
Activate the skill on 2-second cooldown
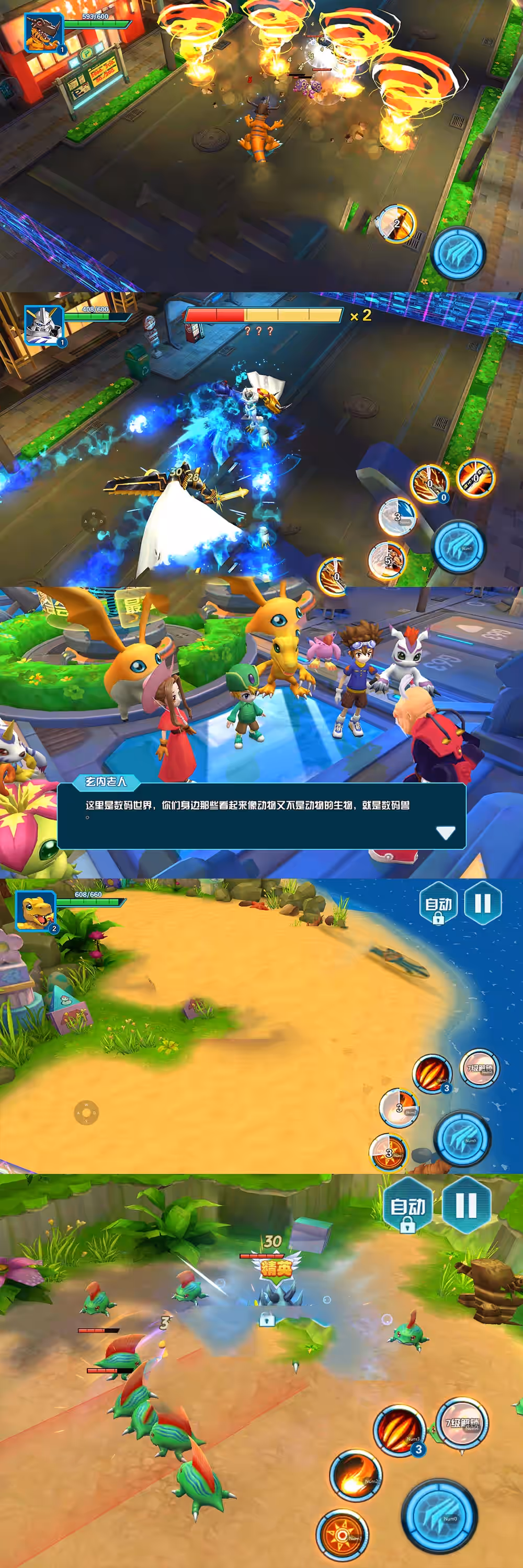(x=395, y=223)
